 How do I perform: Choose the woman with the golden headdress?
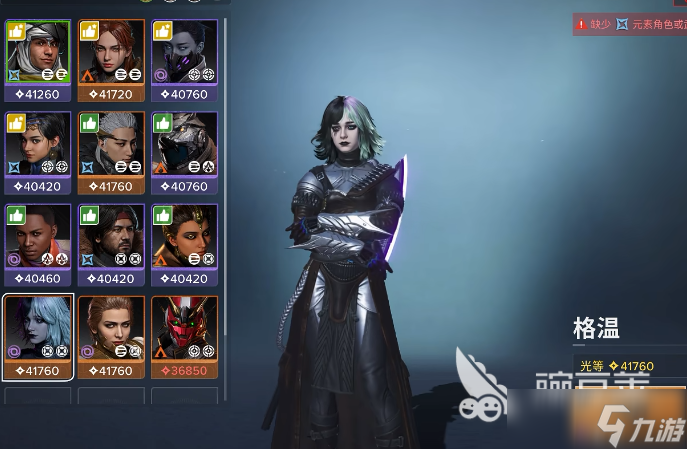point(184,236)
